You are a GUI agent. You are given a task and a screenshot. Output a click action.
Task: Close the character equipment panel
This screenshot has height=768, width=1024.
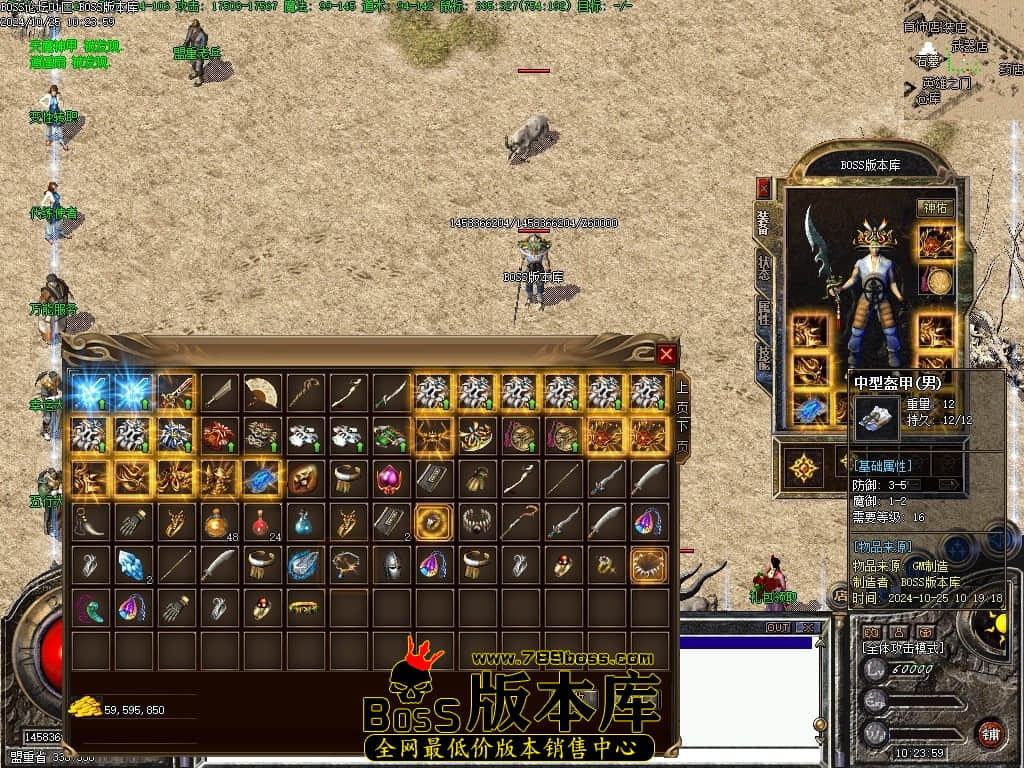click(x=764, y=187)
